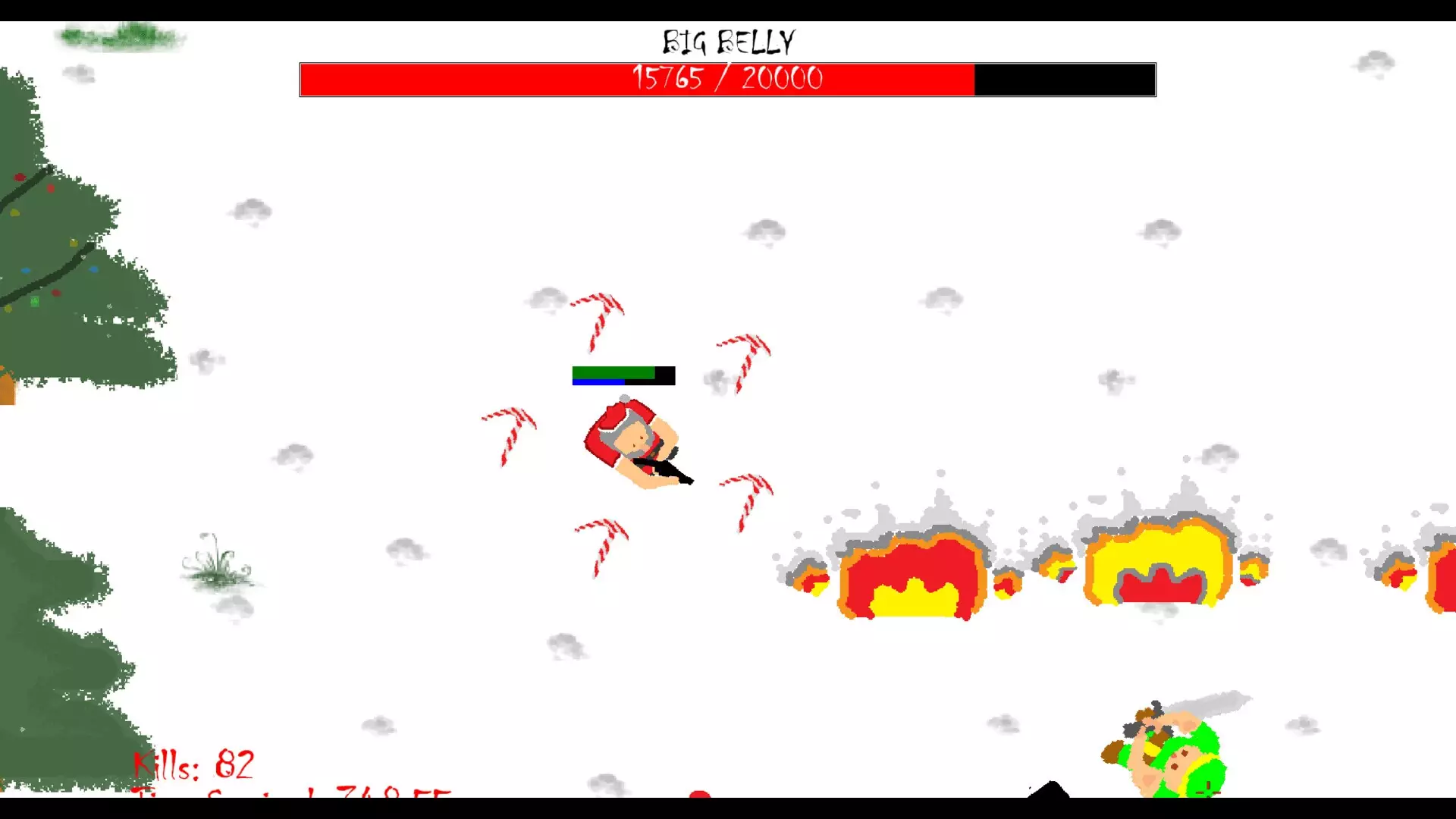
Task: Click the 15765 / 20000 health value
Action: tap(726, 77)
